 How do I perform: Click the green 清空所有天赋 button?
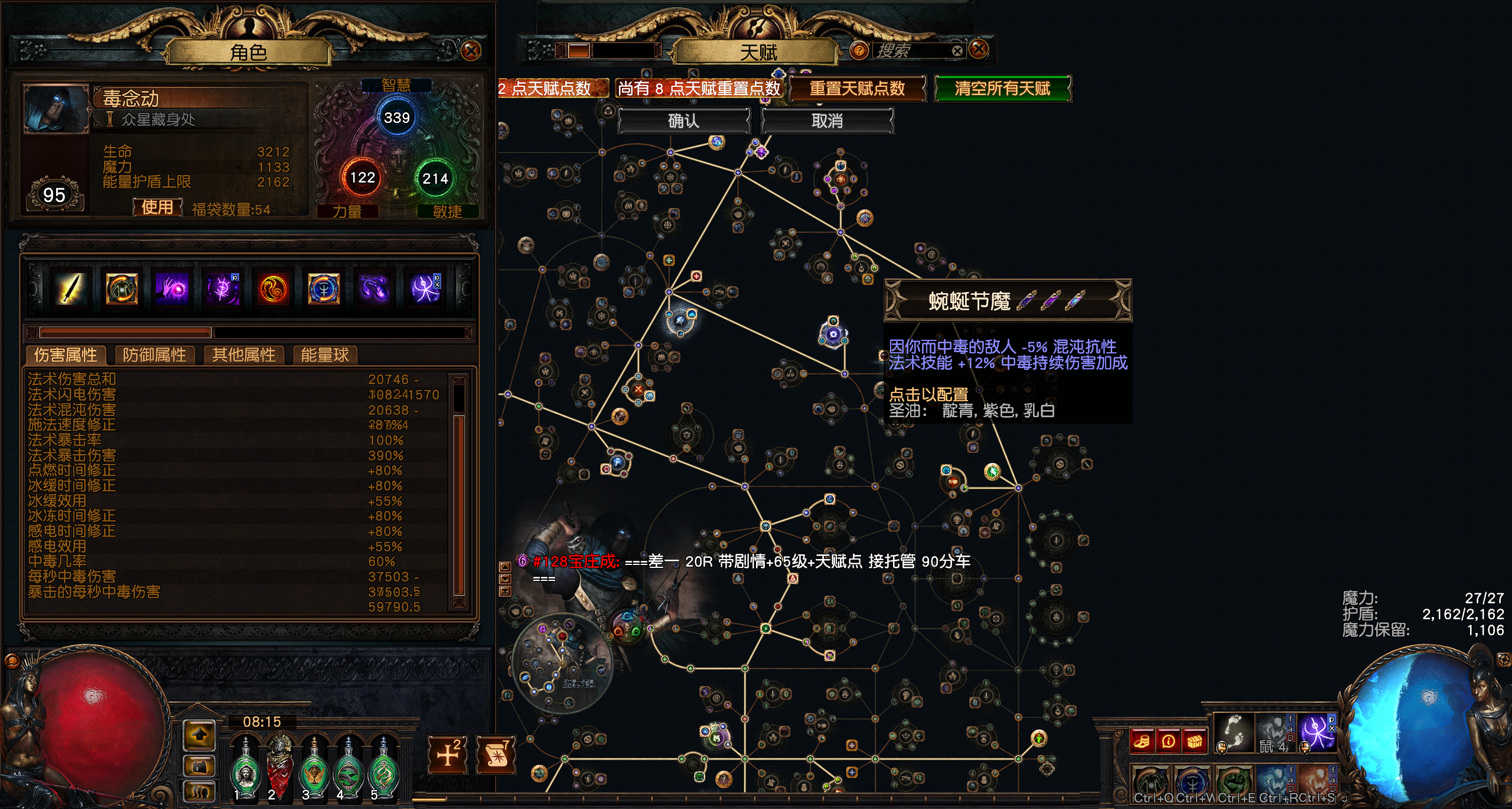point(1002,89)
